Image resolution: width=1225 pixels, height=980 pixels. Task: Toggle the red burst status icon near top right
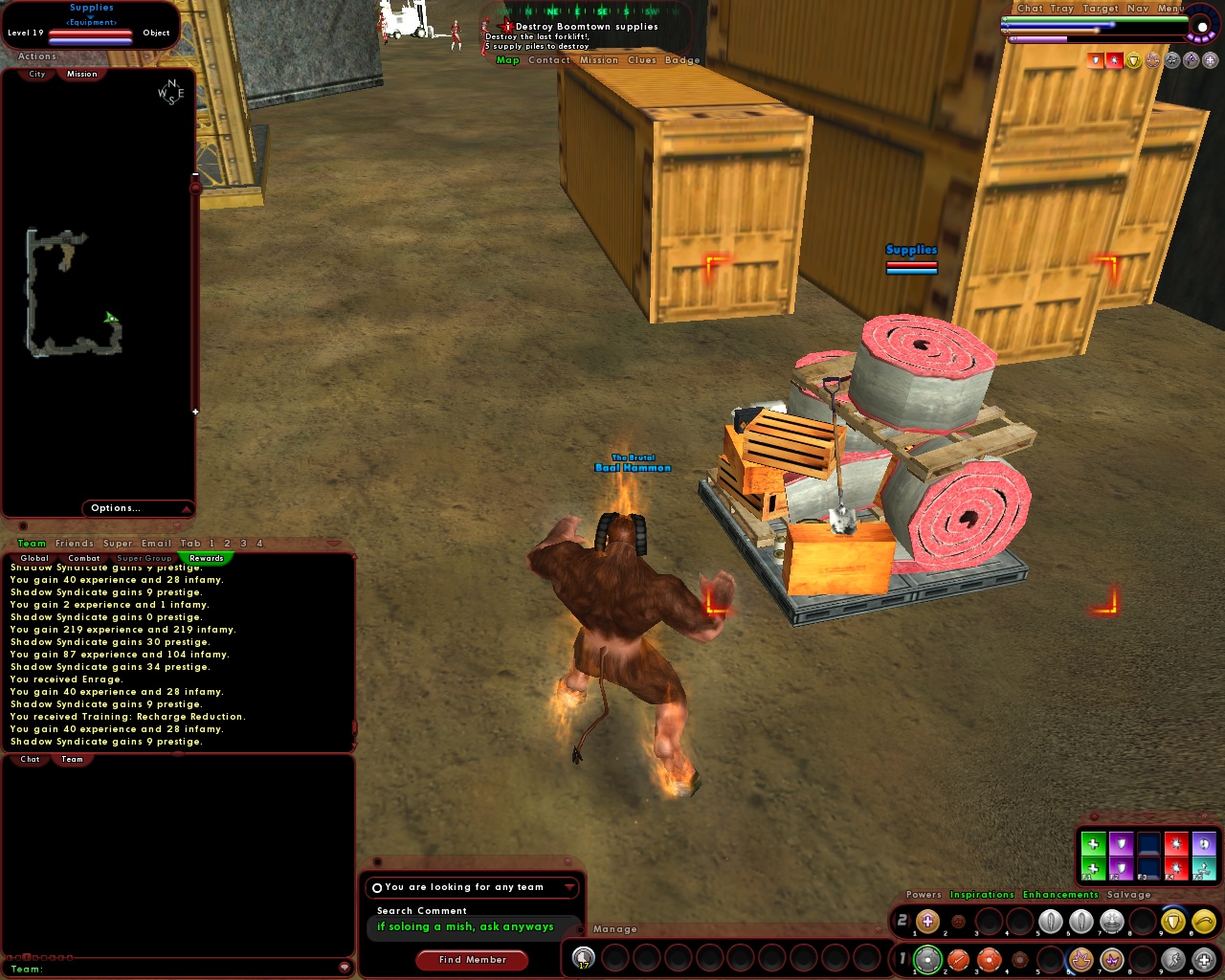(1114, 60)
